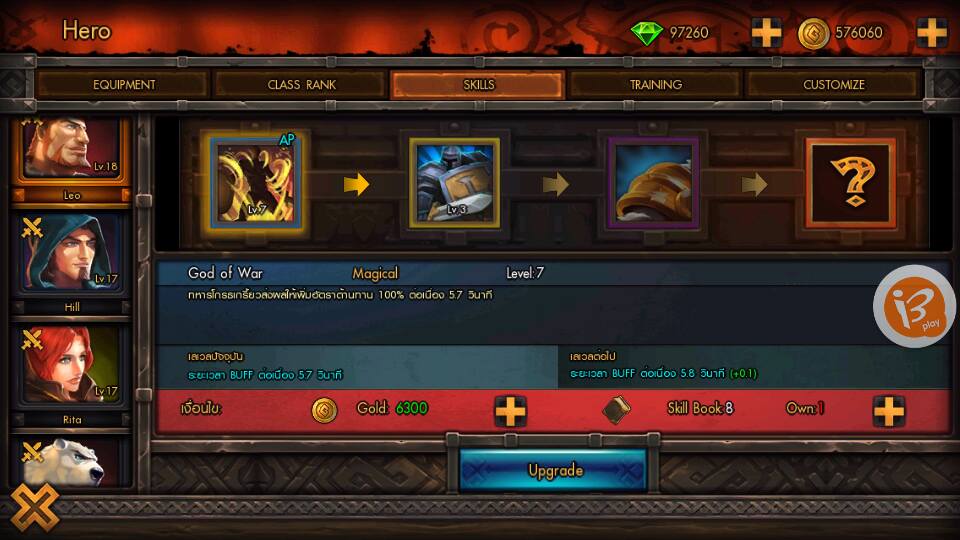Screen dimensions: 960x540
Task: Open the Customize tab
Action: [833, 85]
